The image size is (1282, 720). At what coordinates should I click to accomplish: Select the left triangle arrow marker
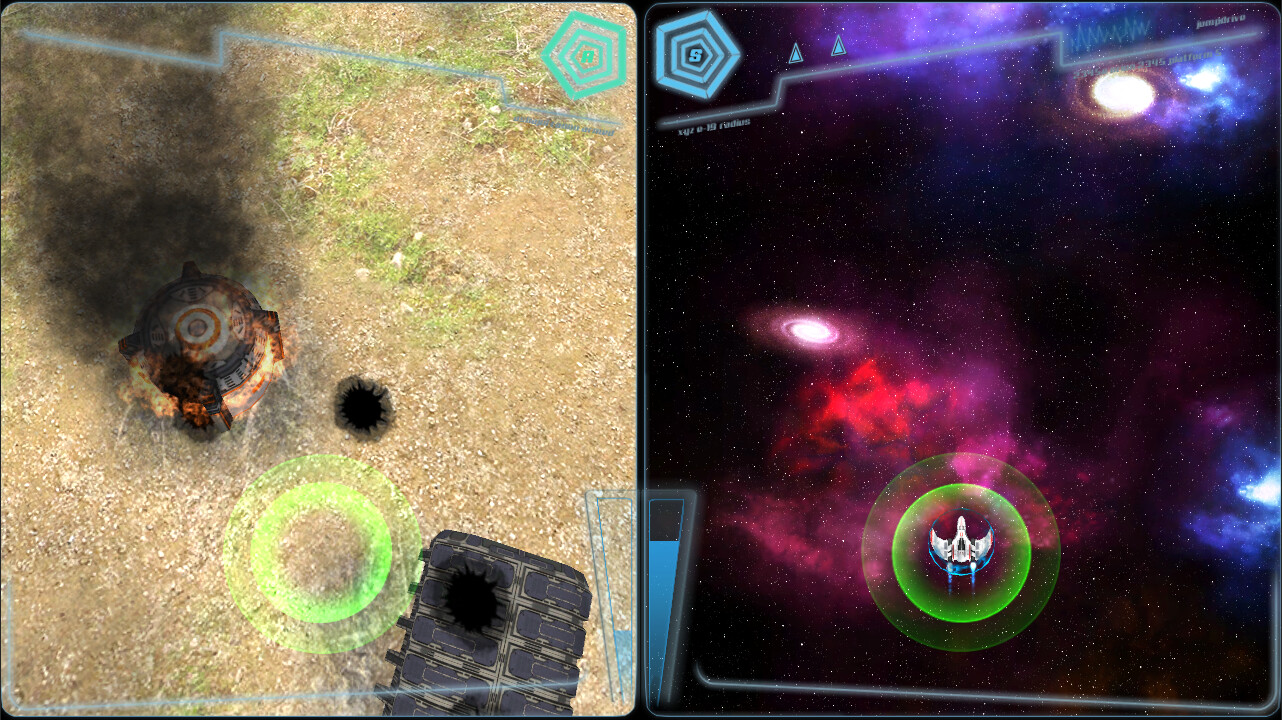[796, 54]
